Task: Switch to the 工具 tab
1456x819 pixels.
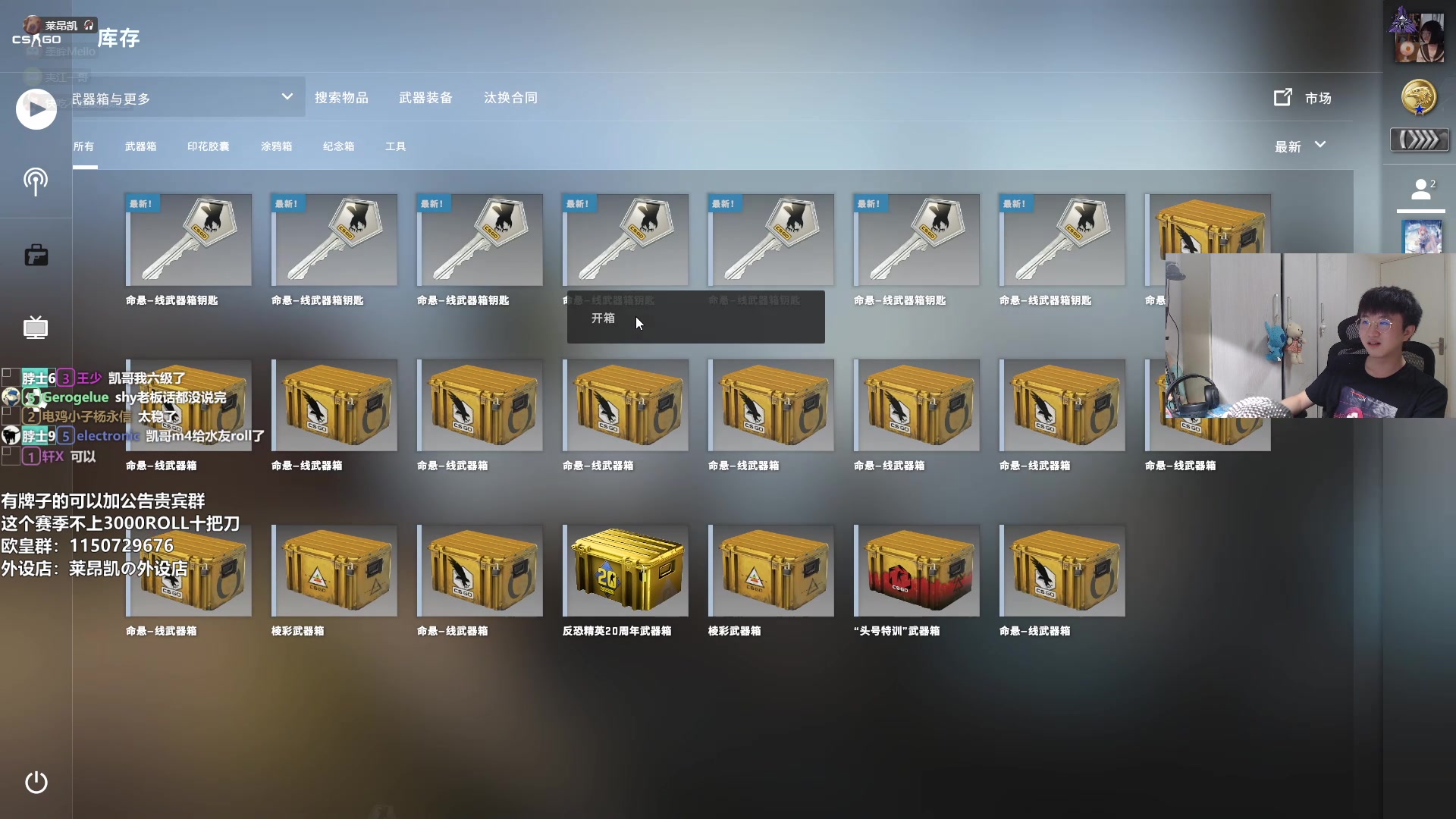Action: (395, 146)
